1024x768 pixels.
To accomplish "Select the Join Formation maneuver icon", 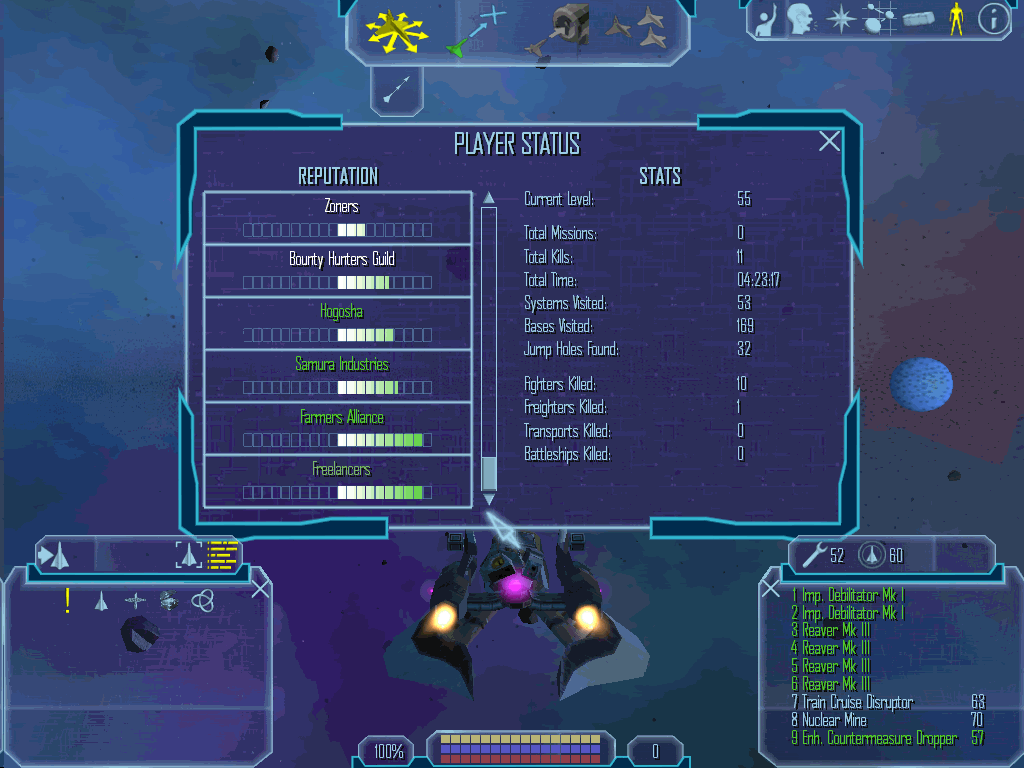I will point(637,28).
